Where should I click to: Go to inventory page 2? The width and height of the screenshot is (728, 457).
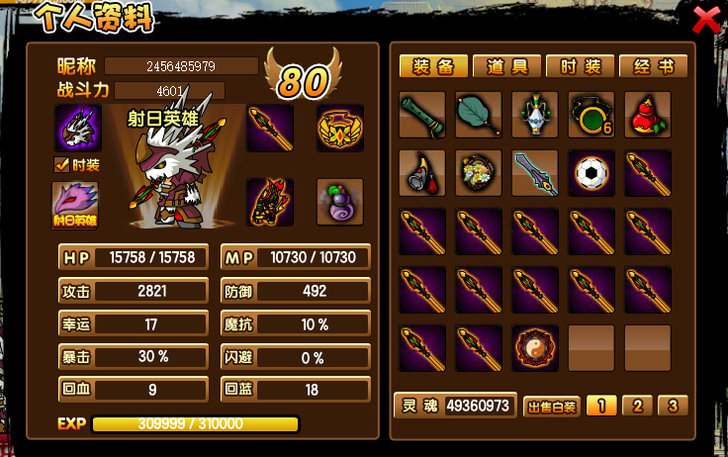tap(637, 406)
